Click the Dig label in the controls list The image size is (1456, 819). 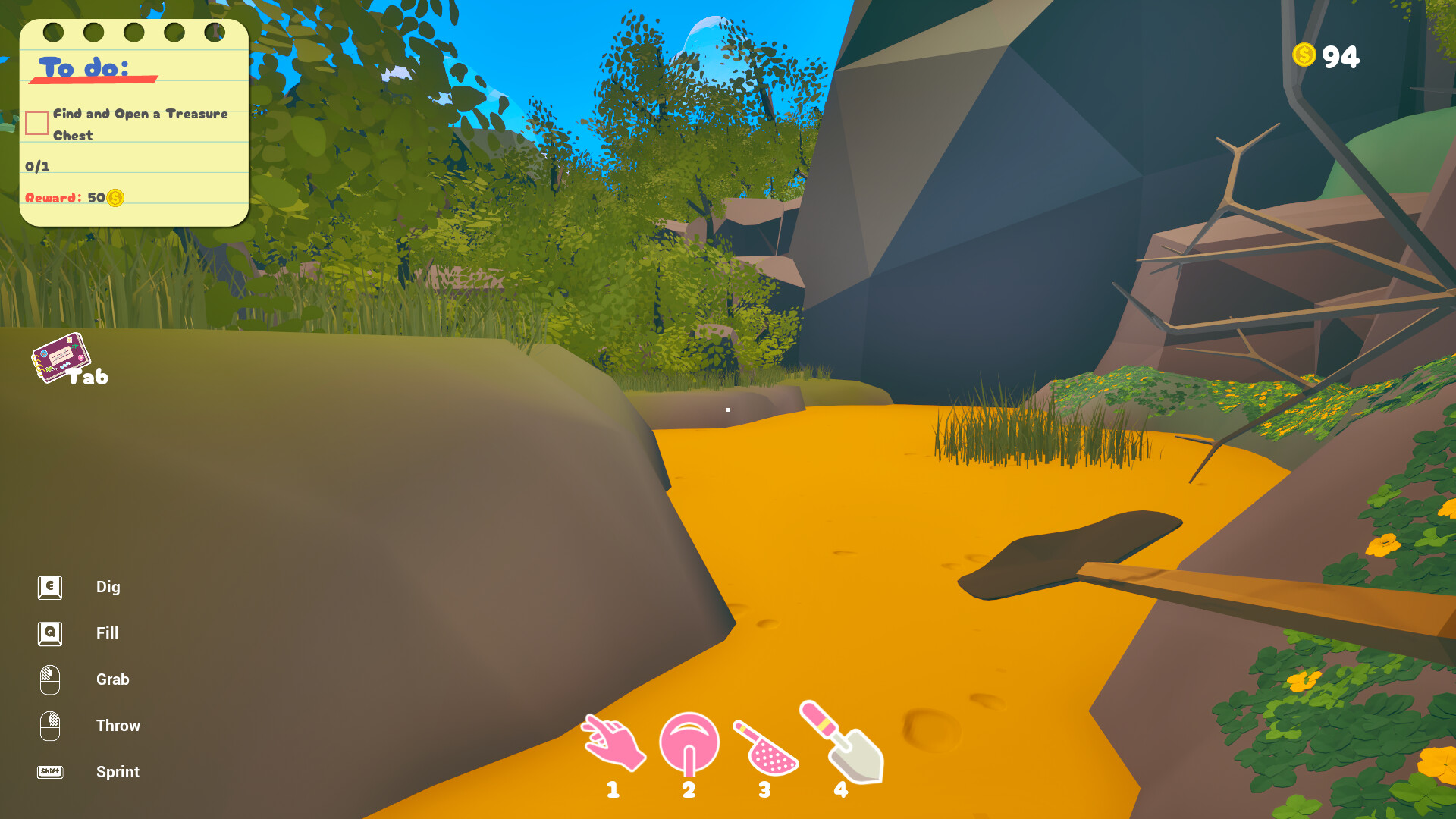click(108, 586)
